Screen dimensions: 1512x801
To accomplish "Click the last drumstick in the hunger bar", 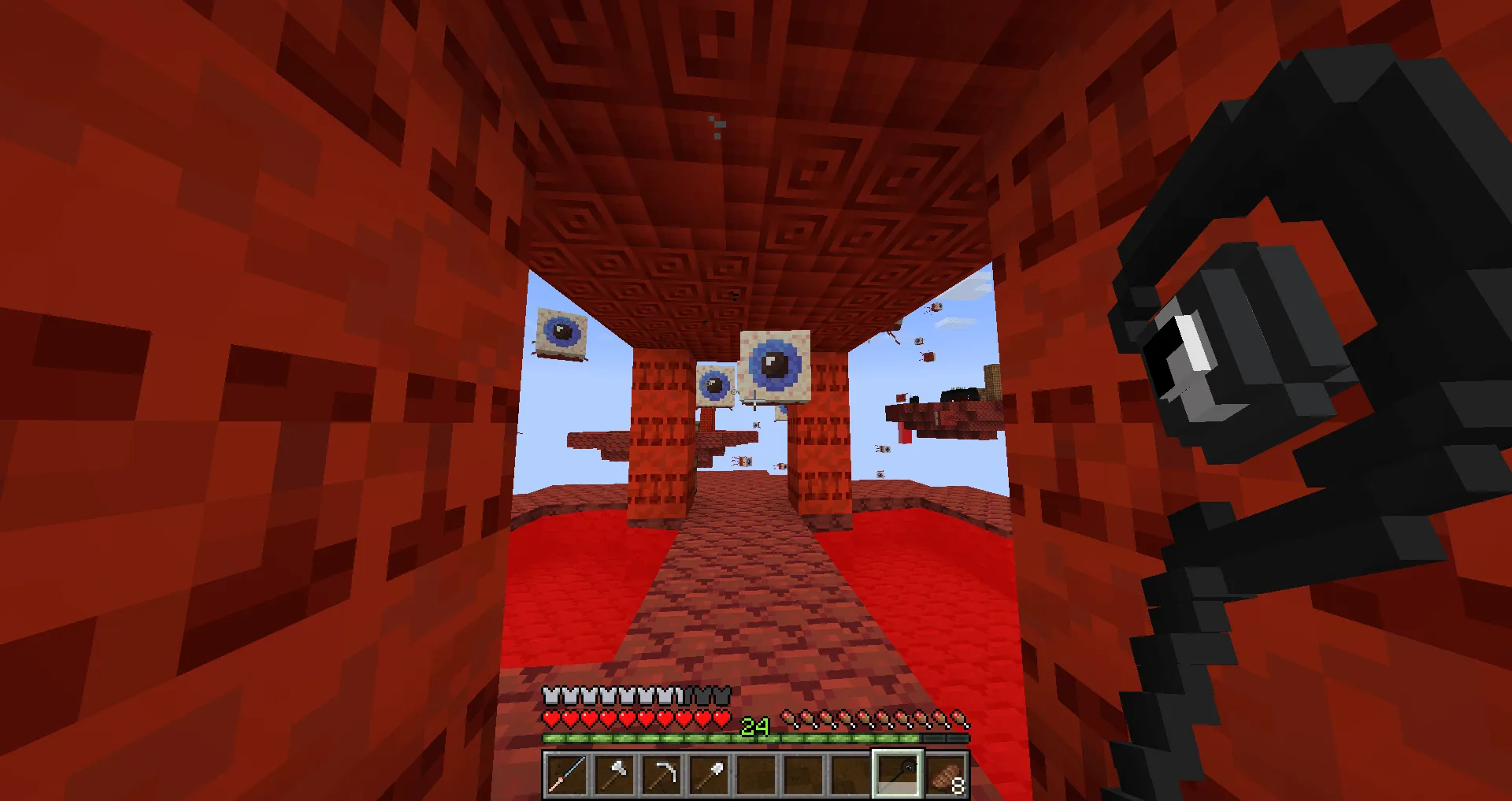I will 959,719.
